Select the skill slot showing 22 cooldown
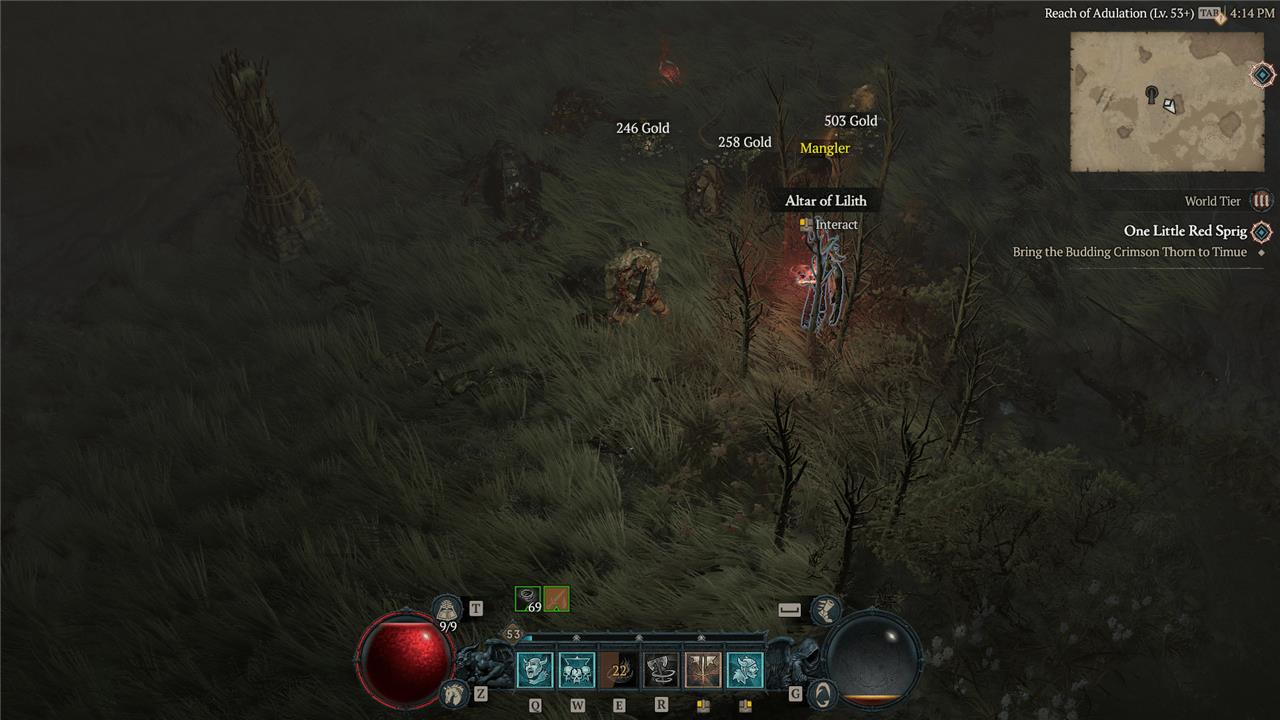1280x720 pixels. (619, 670)
